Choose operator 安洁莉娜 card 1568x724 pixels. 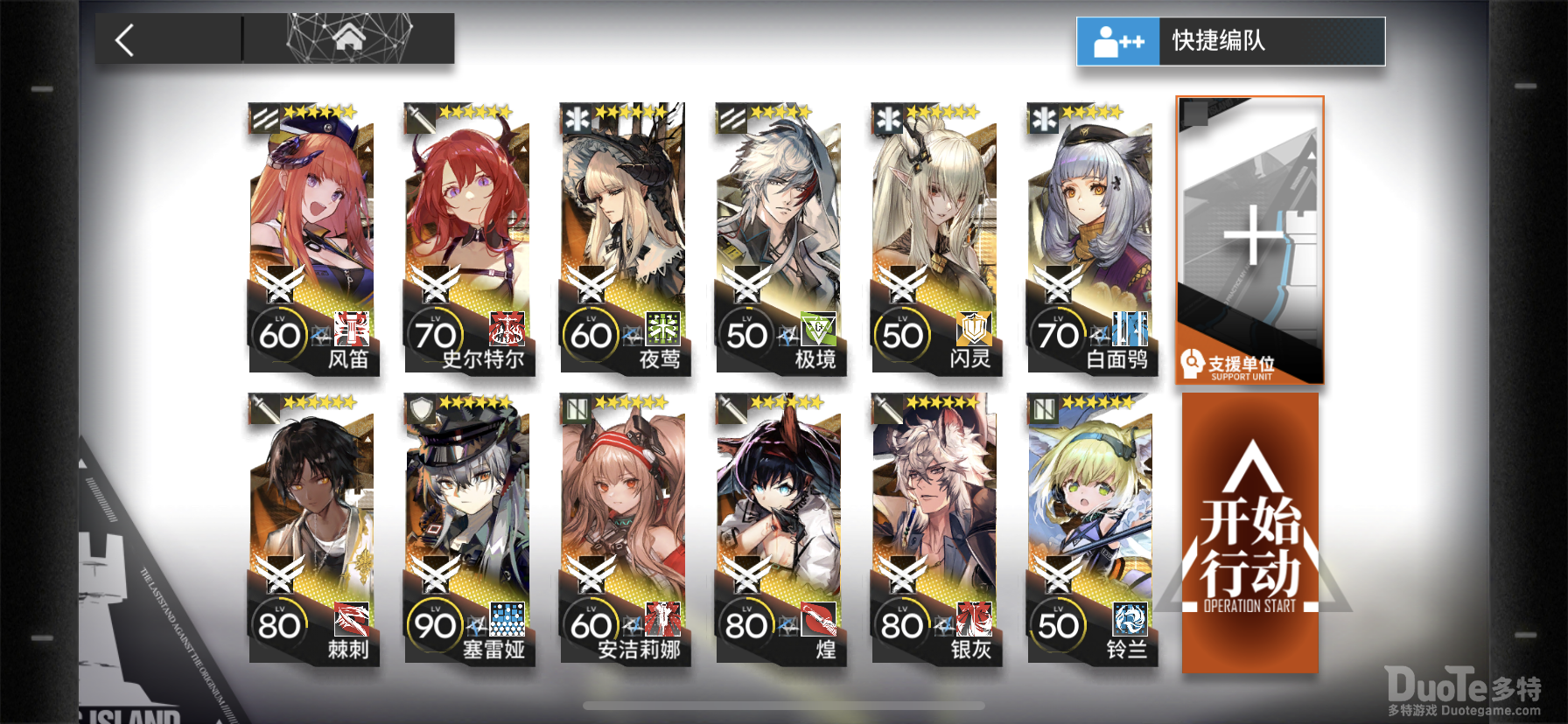pos(624,528)
